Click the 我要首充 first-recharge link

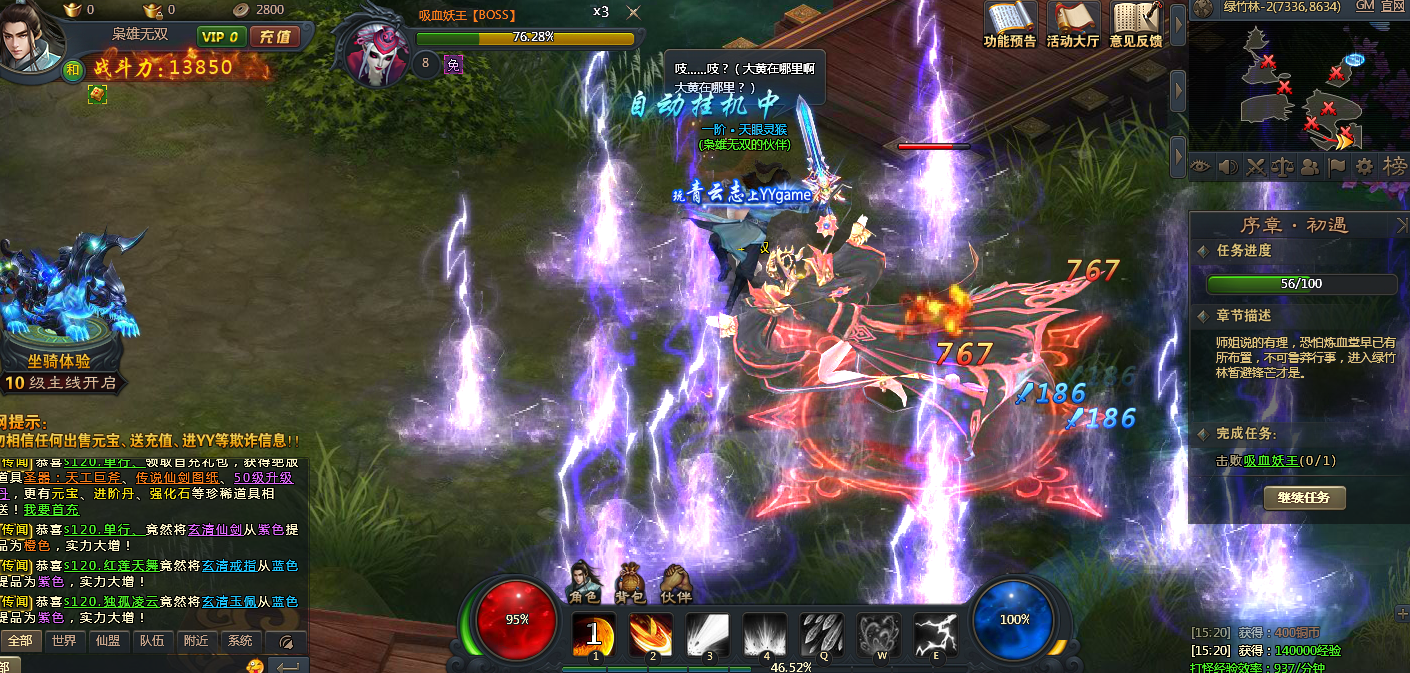(x=49, y=509)
